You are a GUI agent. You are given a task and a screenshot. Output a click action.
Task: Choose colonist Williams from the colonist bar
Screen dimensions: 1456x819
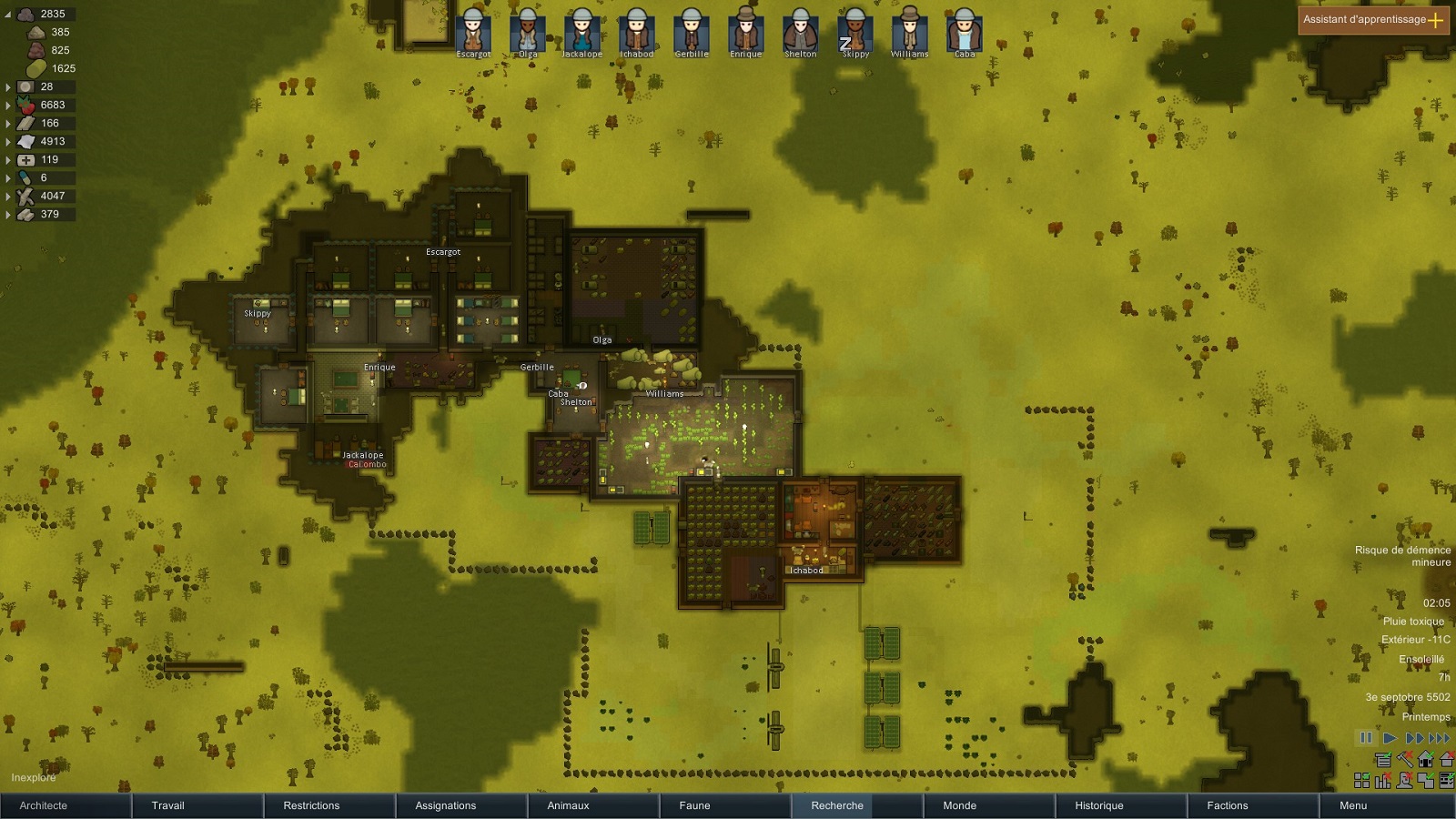click(x=909, y=32)
